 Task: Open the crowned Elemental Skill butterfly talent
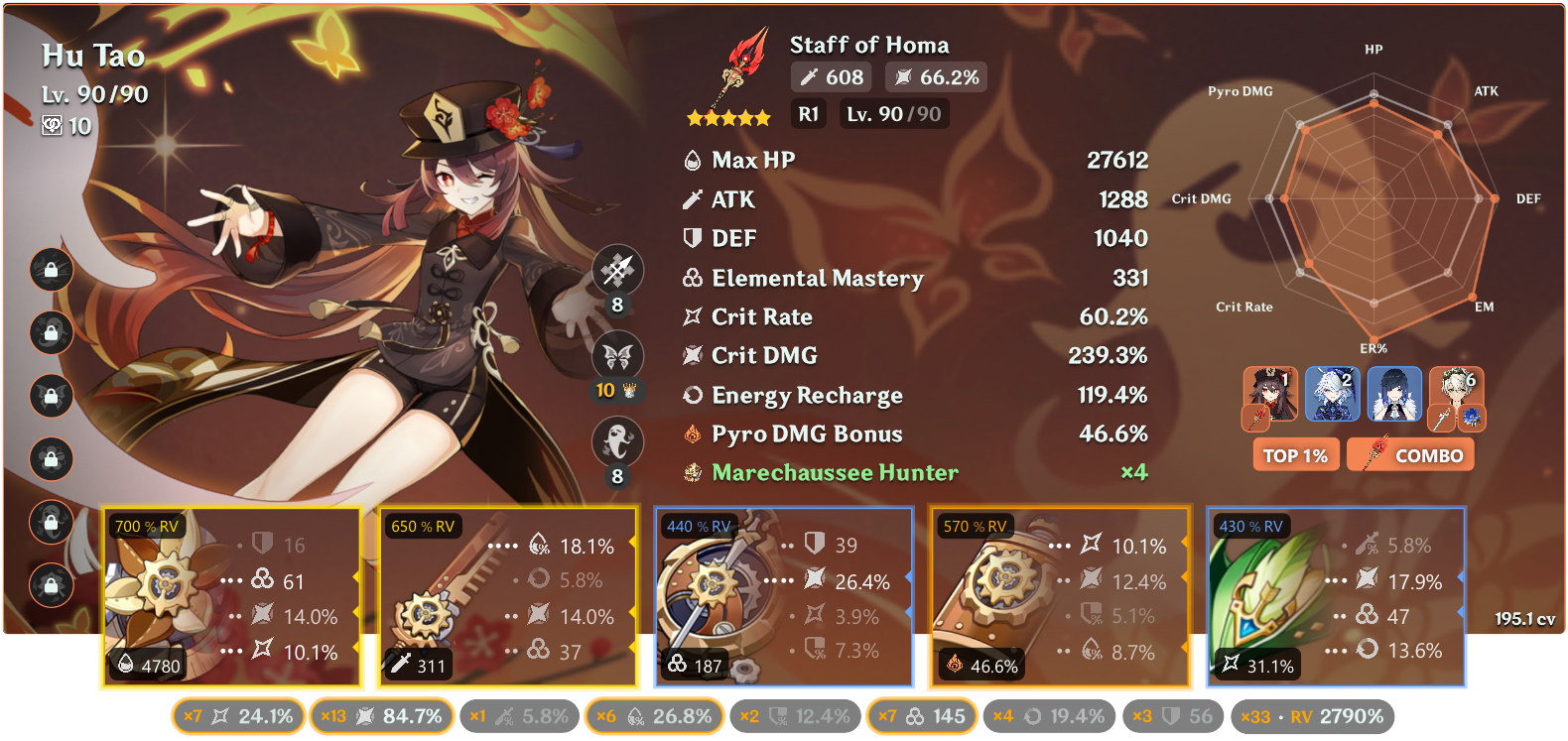click(617, 356)
